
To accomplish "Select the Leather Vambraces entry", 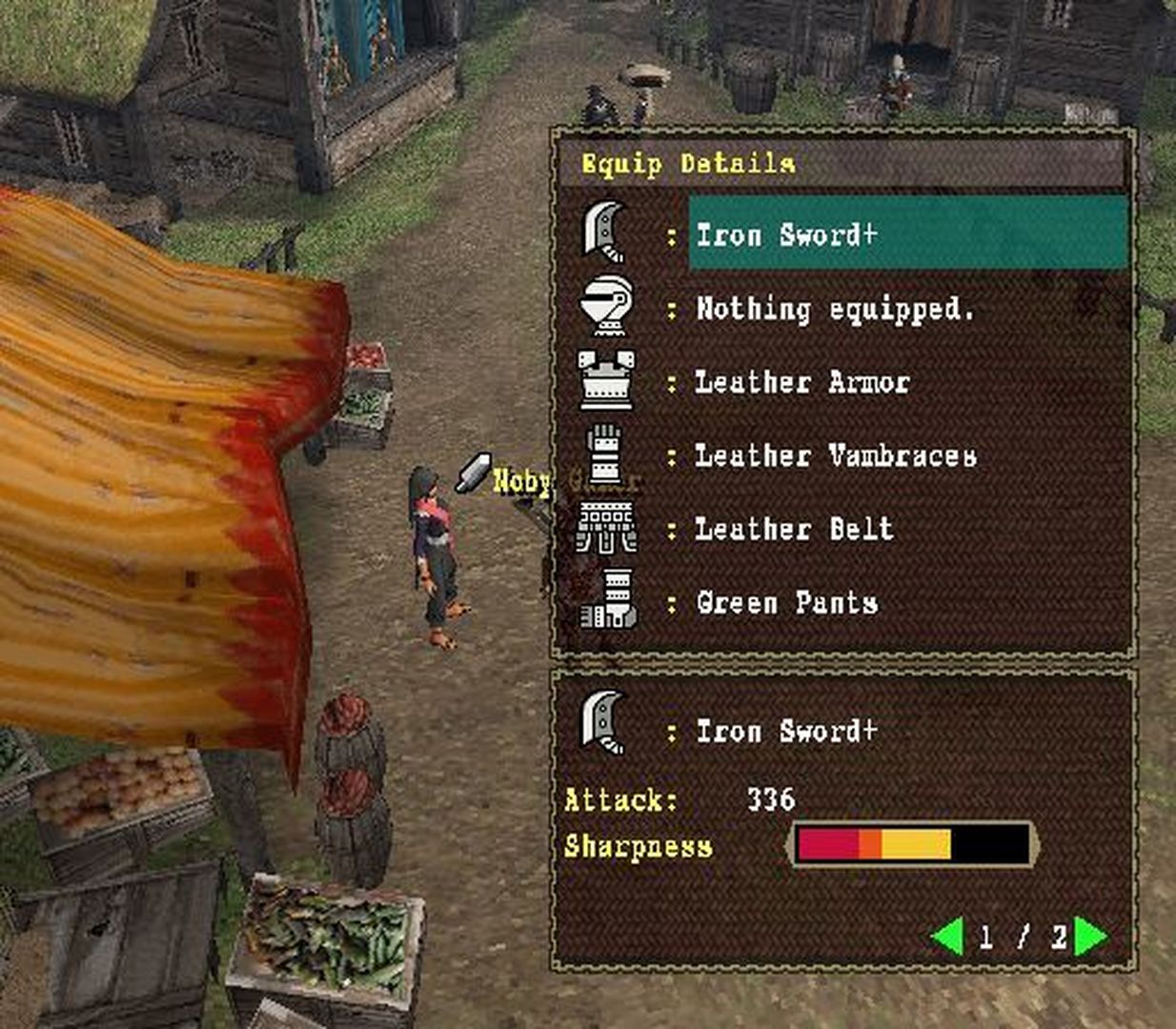I will (835, 455).
